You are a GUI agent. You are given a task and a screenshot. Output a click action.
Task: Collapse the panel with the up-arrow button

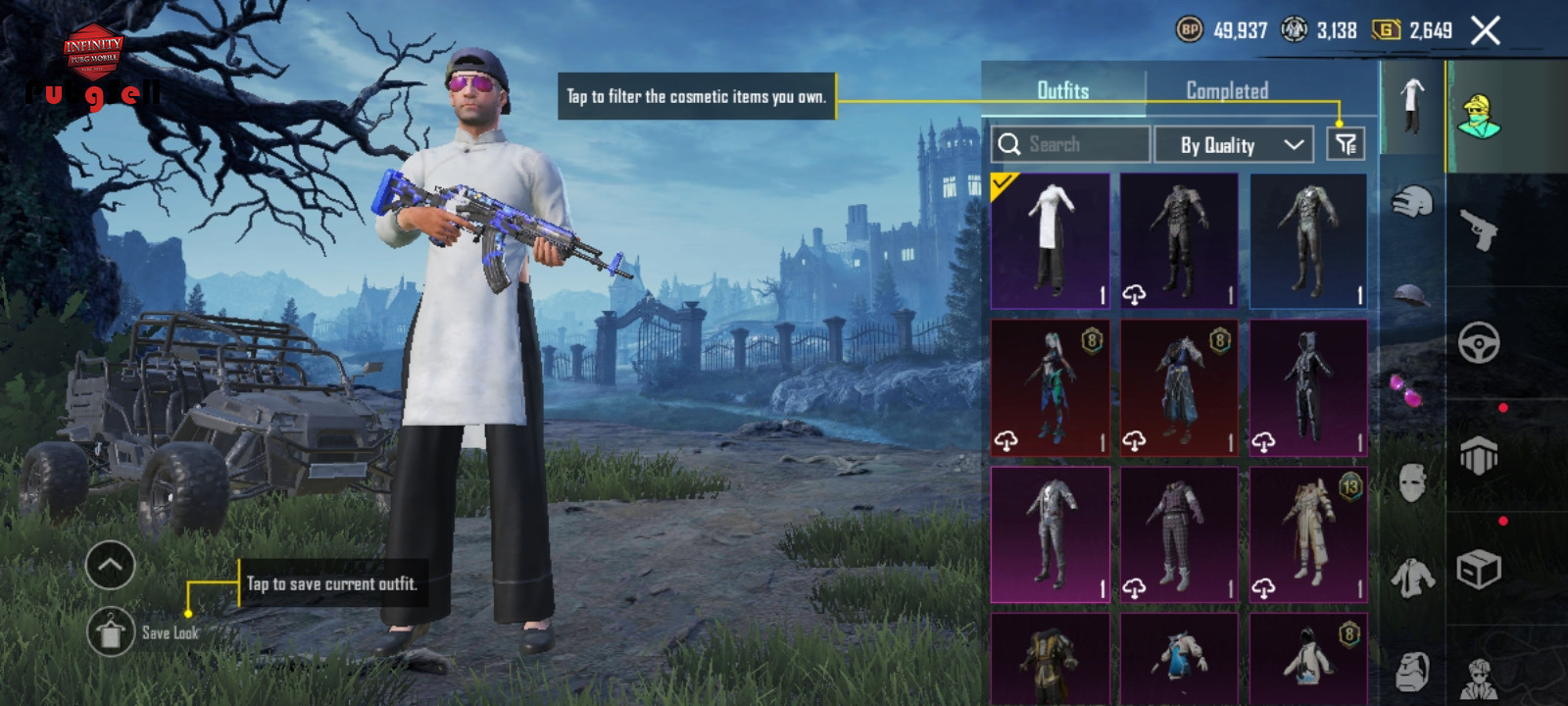click(110, 565)
